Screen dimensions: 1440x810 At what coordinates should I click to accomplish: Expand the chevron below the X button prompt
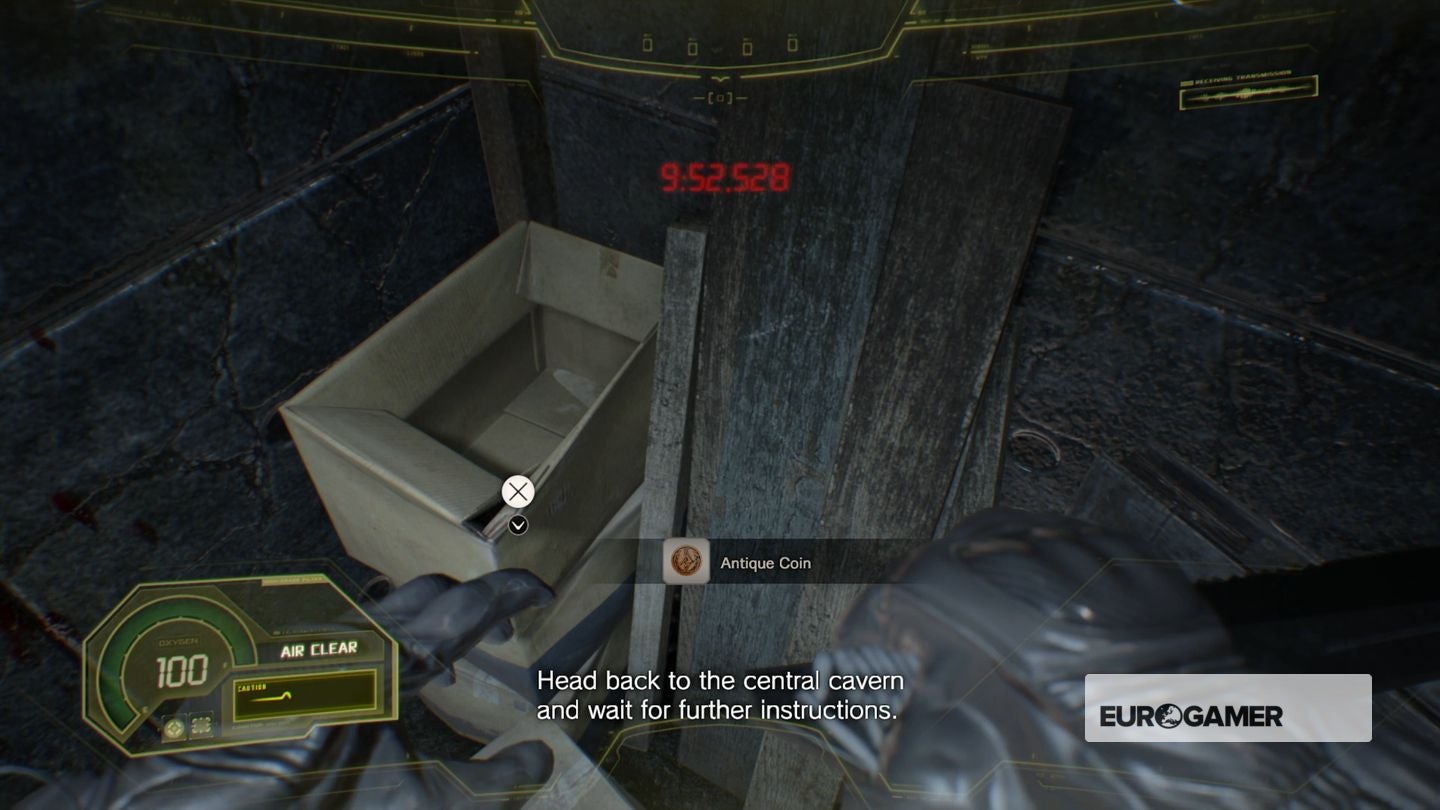pyautogui.click(x=517, y=524)
